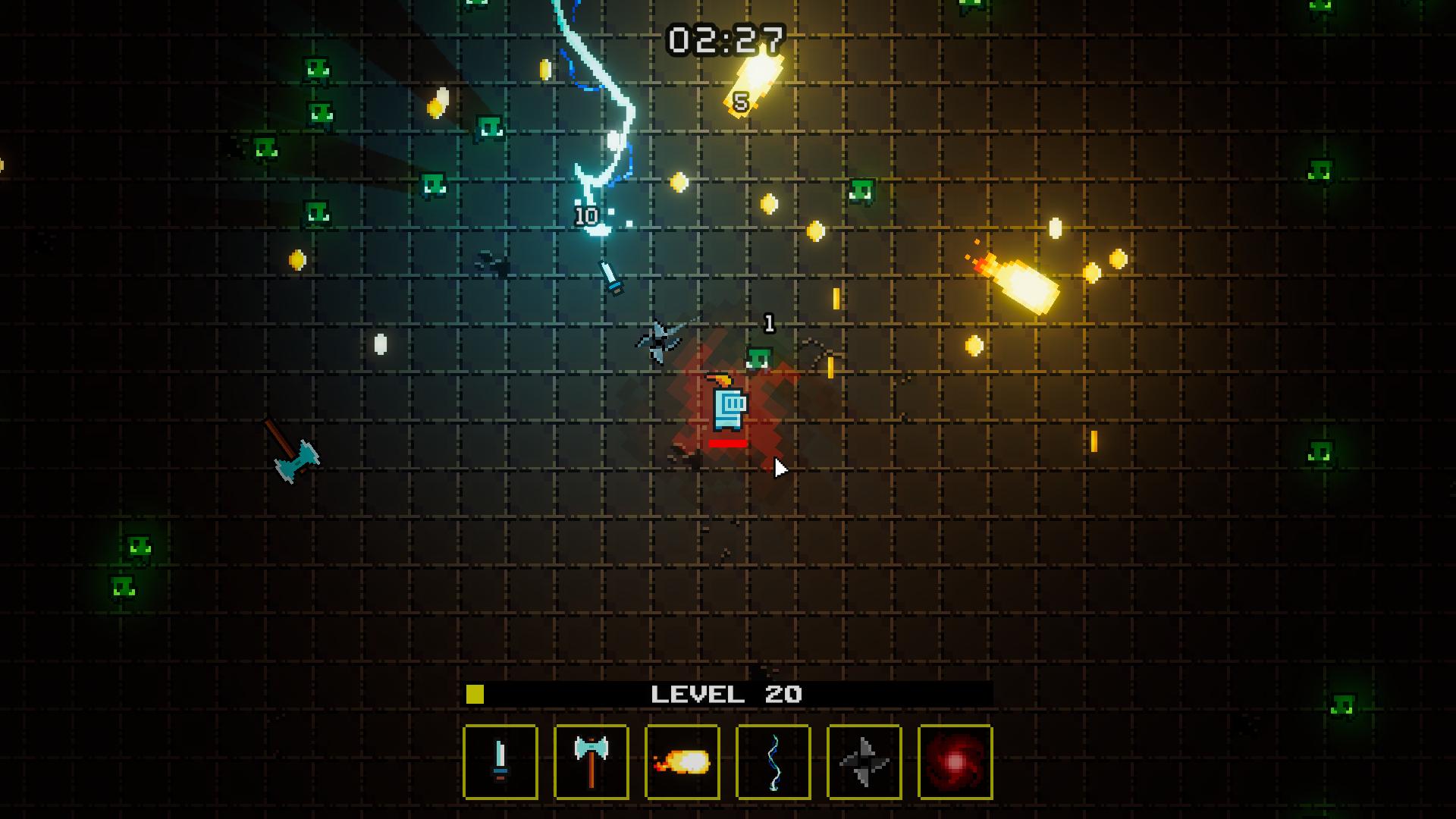Click the yellow XP square beside the level bar
The width and height of the screenshot is (1456, 819).
click(475, 692)
